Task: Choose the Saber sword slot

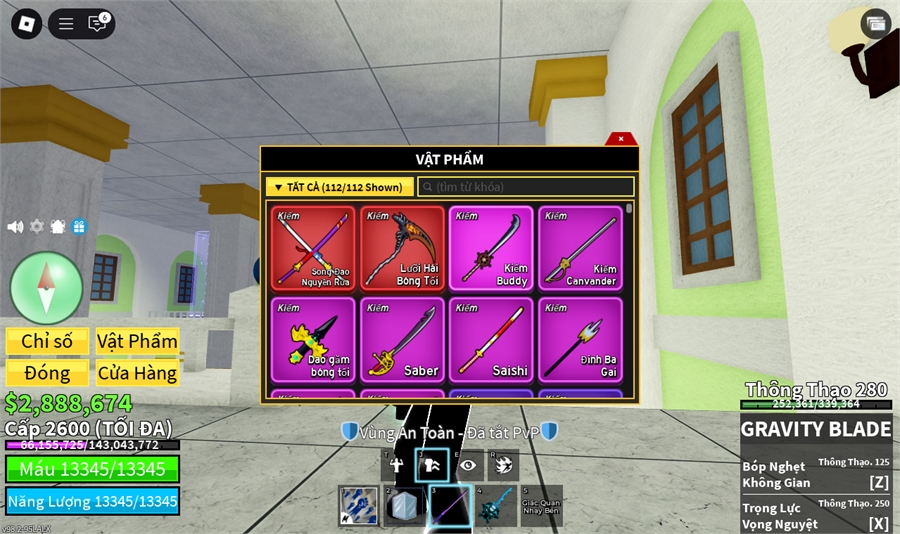Action: tap(402, 339)
